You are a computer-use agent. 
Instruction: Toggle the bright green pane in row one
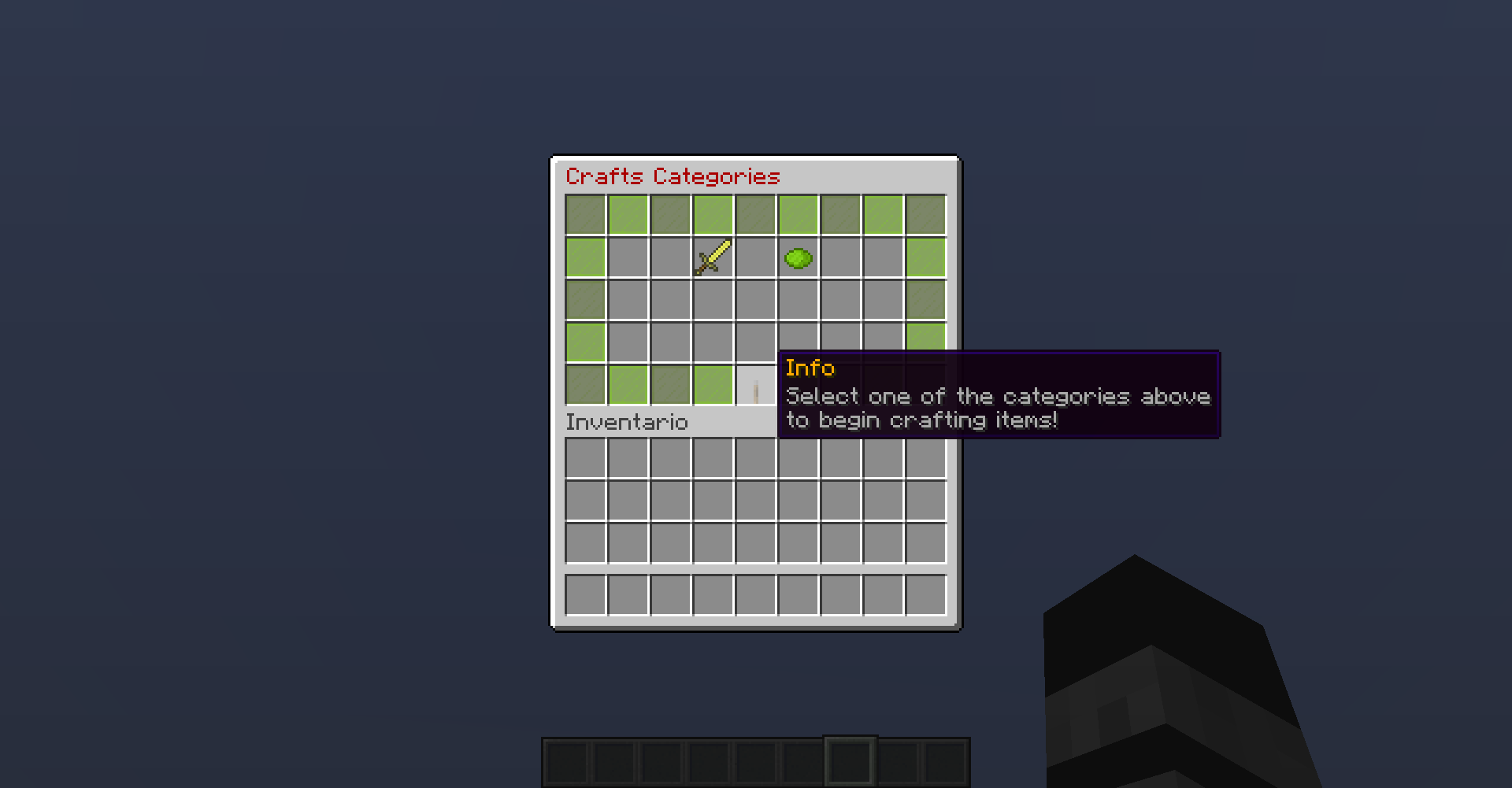coord(628,215)
